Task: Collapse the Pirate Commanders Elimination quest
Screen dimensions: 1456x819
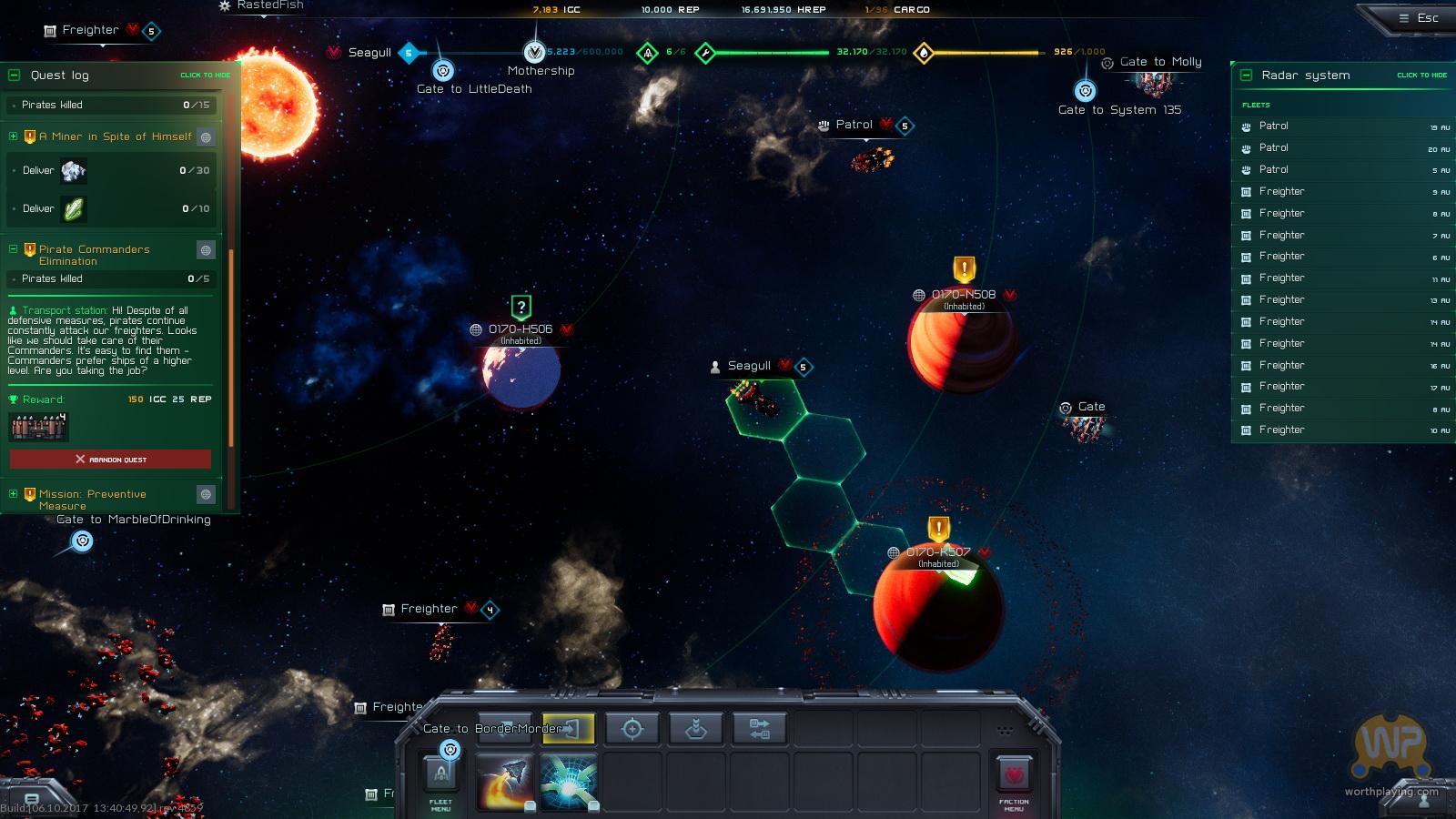Action: tap(14, 248)
